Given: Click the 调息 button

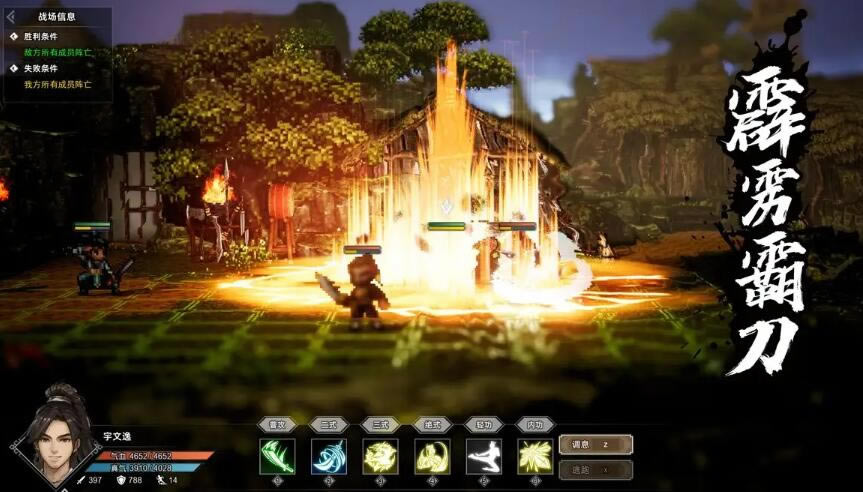Looking at the screenshot, I should click(595, 444).
